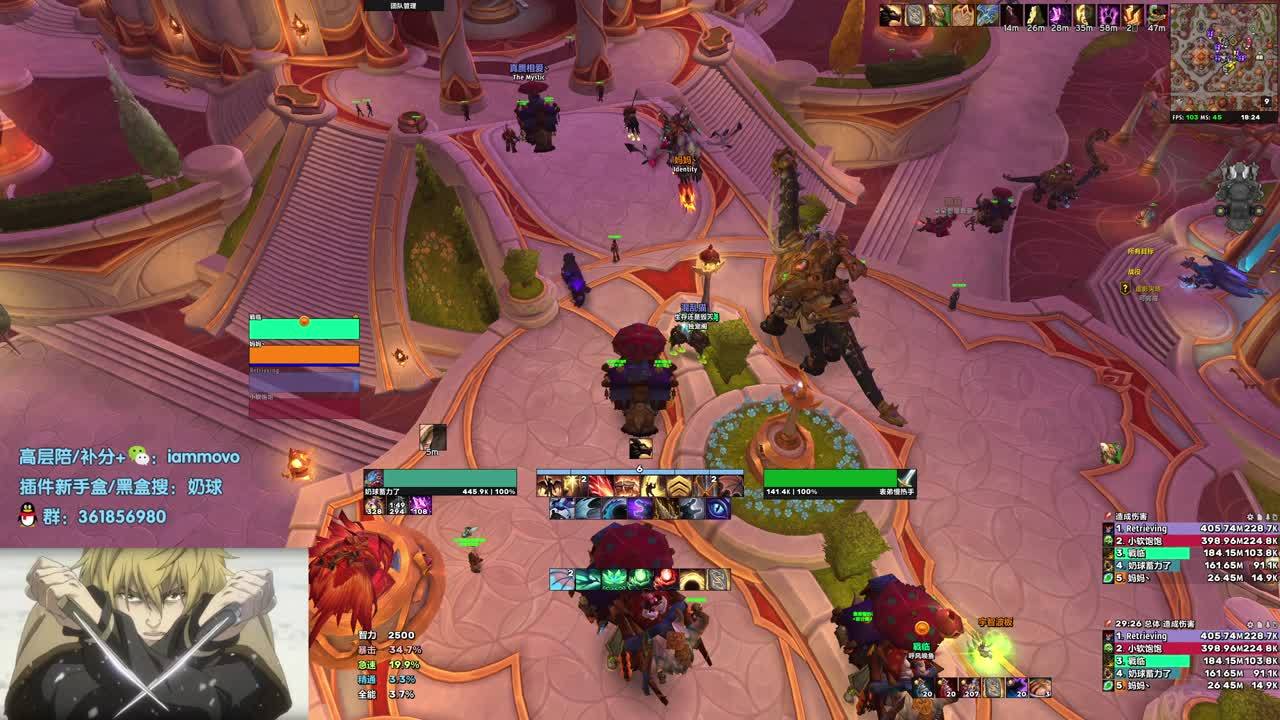
Task: Click the item icon with 5m cooldown
Action: point(433,437)
